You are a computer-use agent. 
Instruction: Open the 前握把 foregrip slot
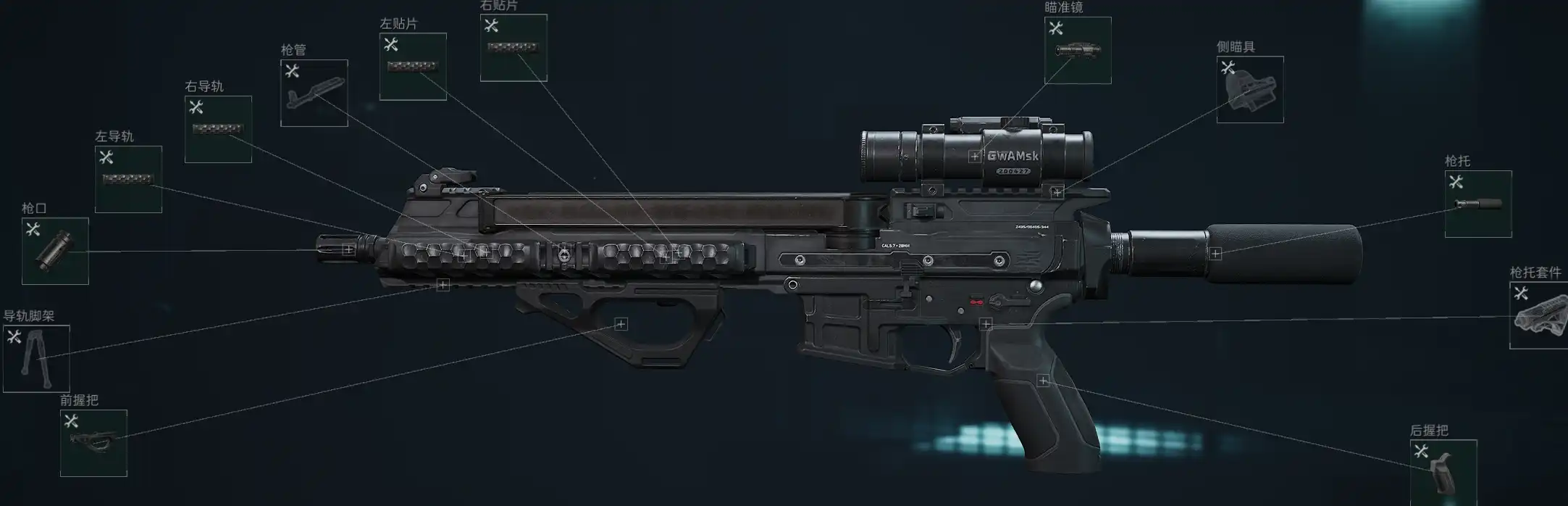point(93,443)
